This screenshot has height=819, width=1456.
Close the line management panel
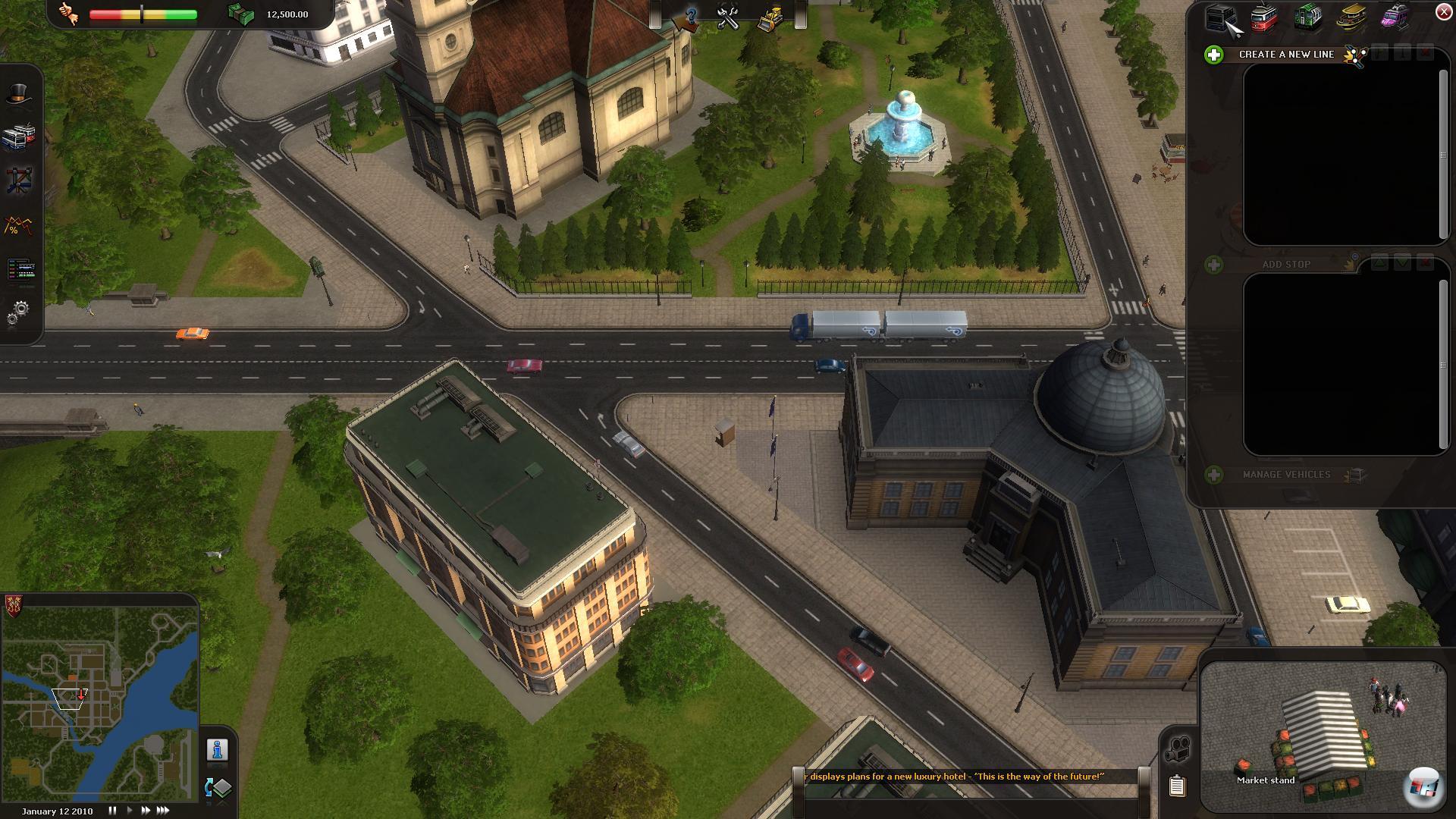click(x=1443, y=12)
